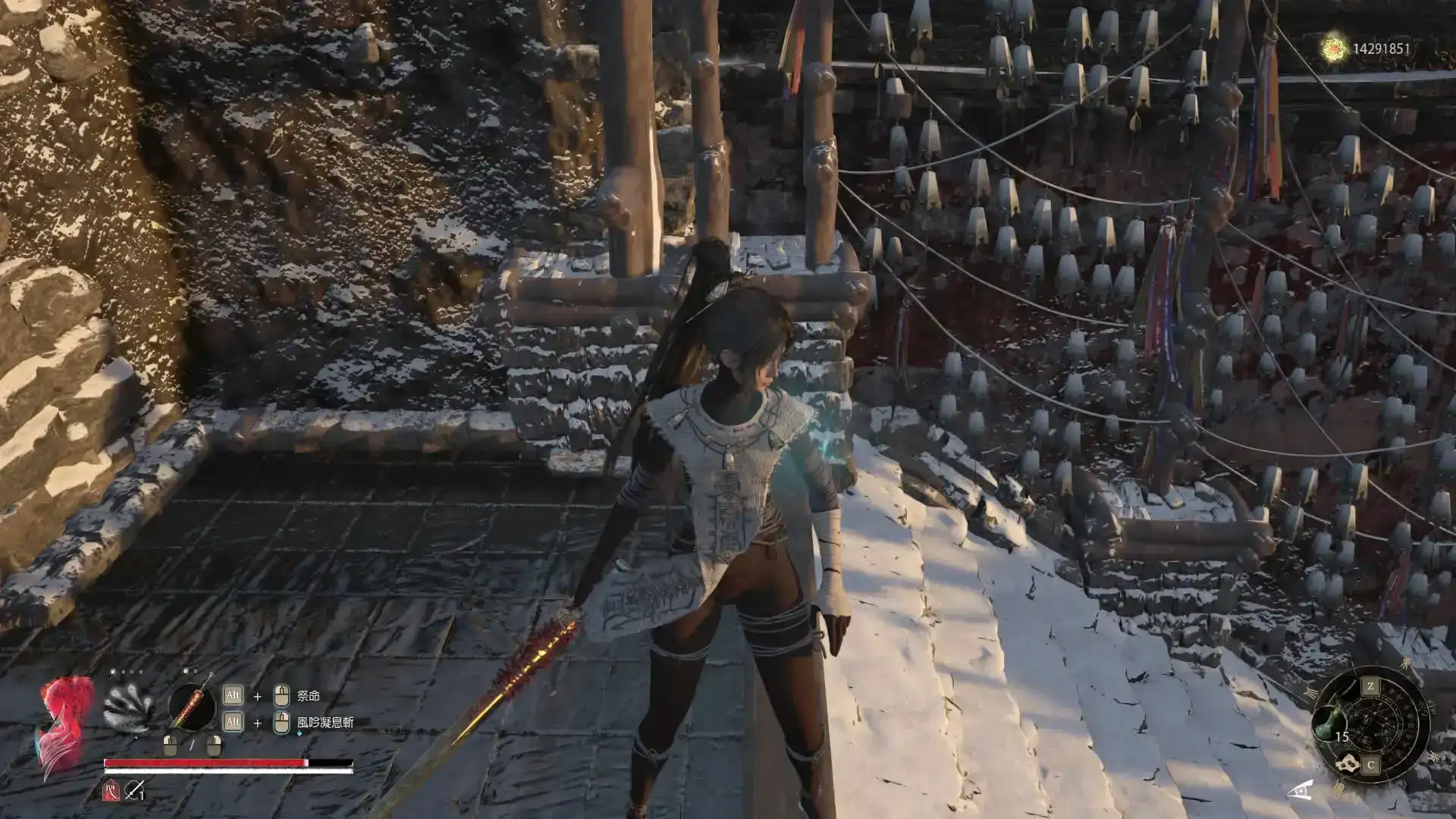Click the golden currency emblem icon
This screenshot has width=1456, height=819.
click(x=1334, y=49)
